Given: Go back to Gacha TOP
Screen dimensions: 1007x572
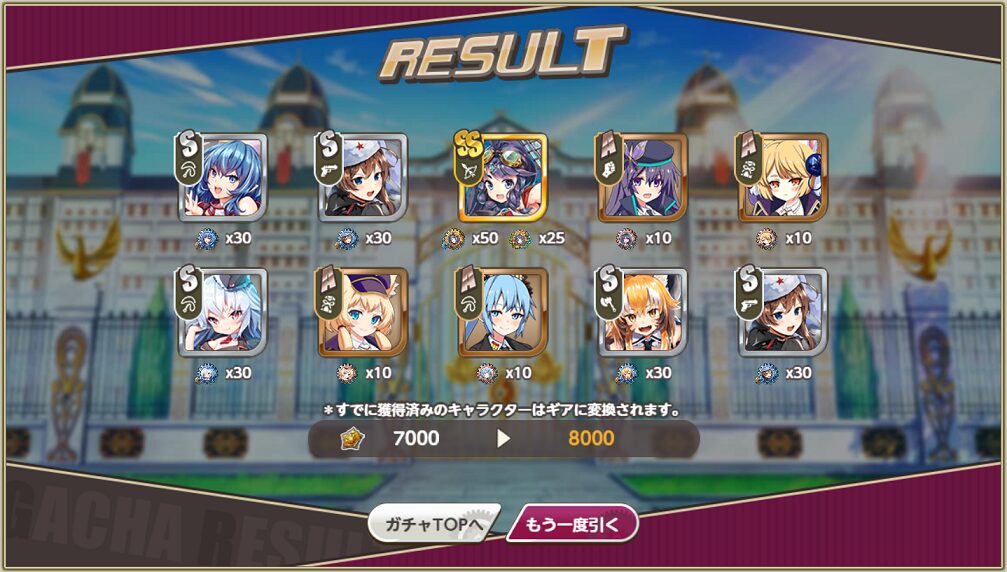Looking at the screenshot, I should (431, 523).
